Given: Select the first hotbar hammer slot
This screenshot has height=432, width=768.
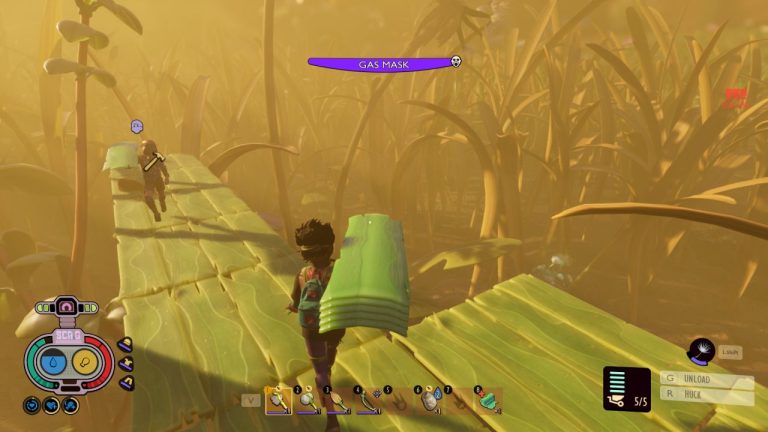Looking at the screenshot, I should point(276,400).
